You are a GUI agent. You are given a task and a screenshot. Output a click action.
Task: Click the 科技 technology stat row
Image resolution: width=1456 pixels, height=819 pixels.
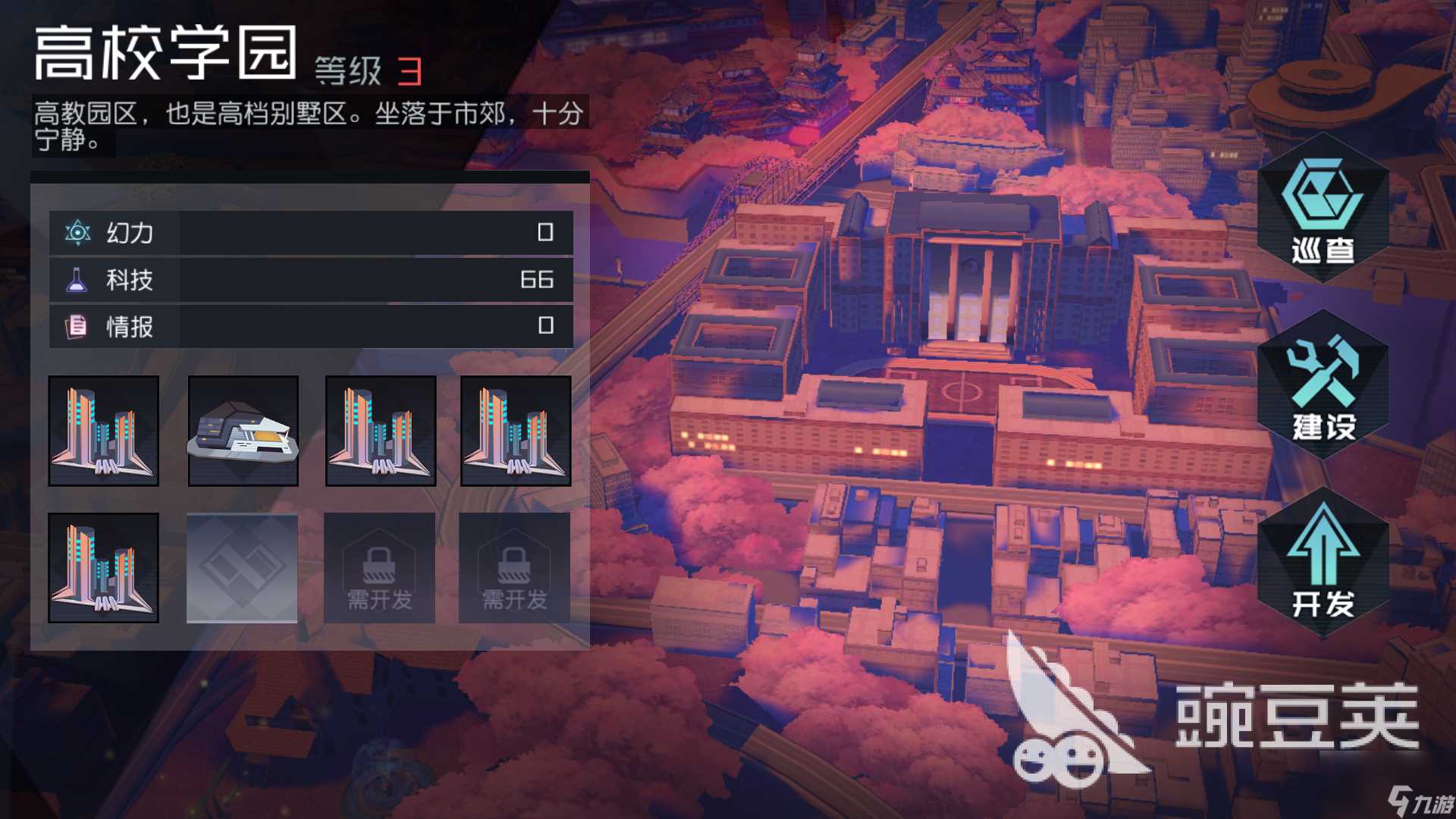[311, 280]
